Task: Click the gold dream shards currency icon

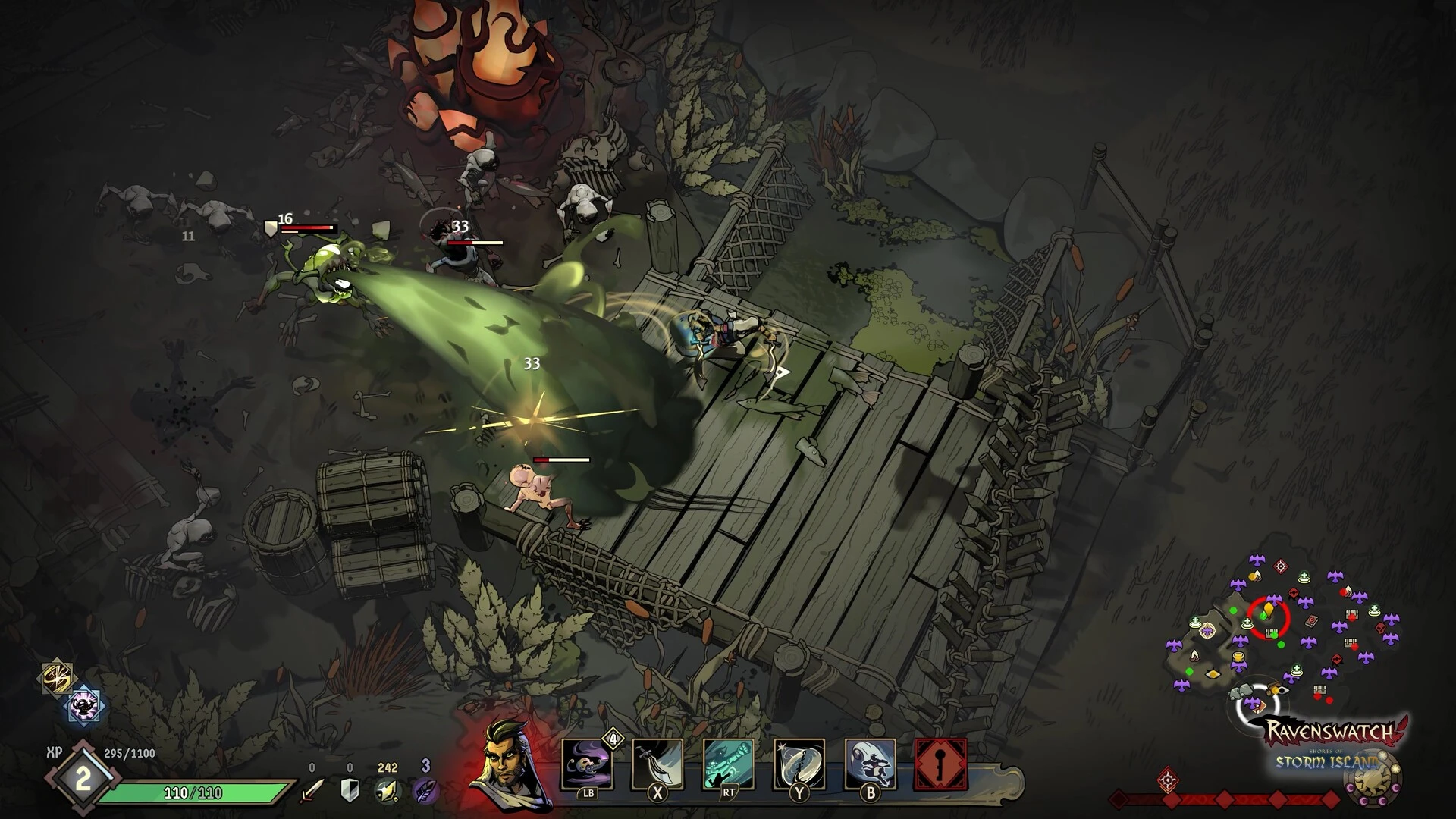Action: (x=387, y=790)
